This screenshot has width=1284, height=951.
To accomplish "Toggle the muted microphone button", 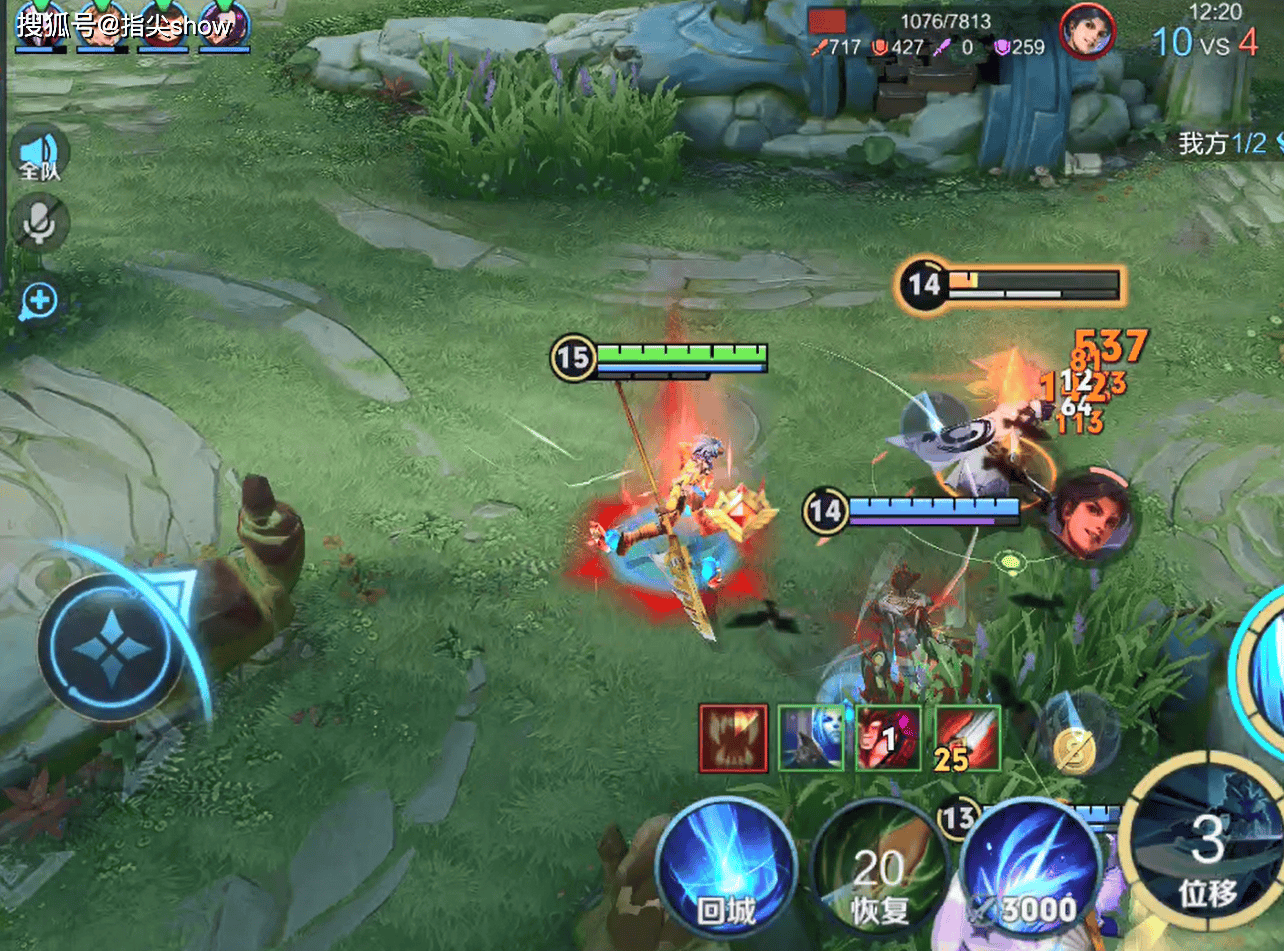I will (x=40, y=222).
